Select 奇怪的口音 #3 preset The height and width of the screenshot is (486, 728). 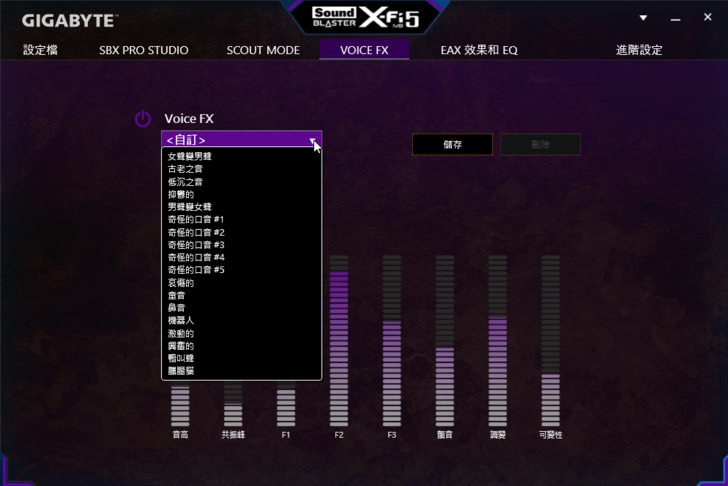[196, 245]
